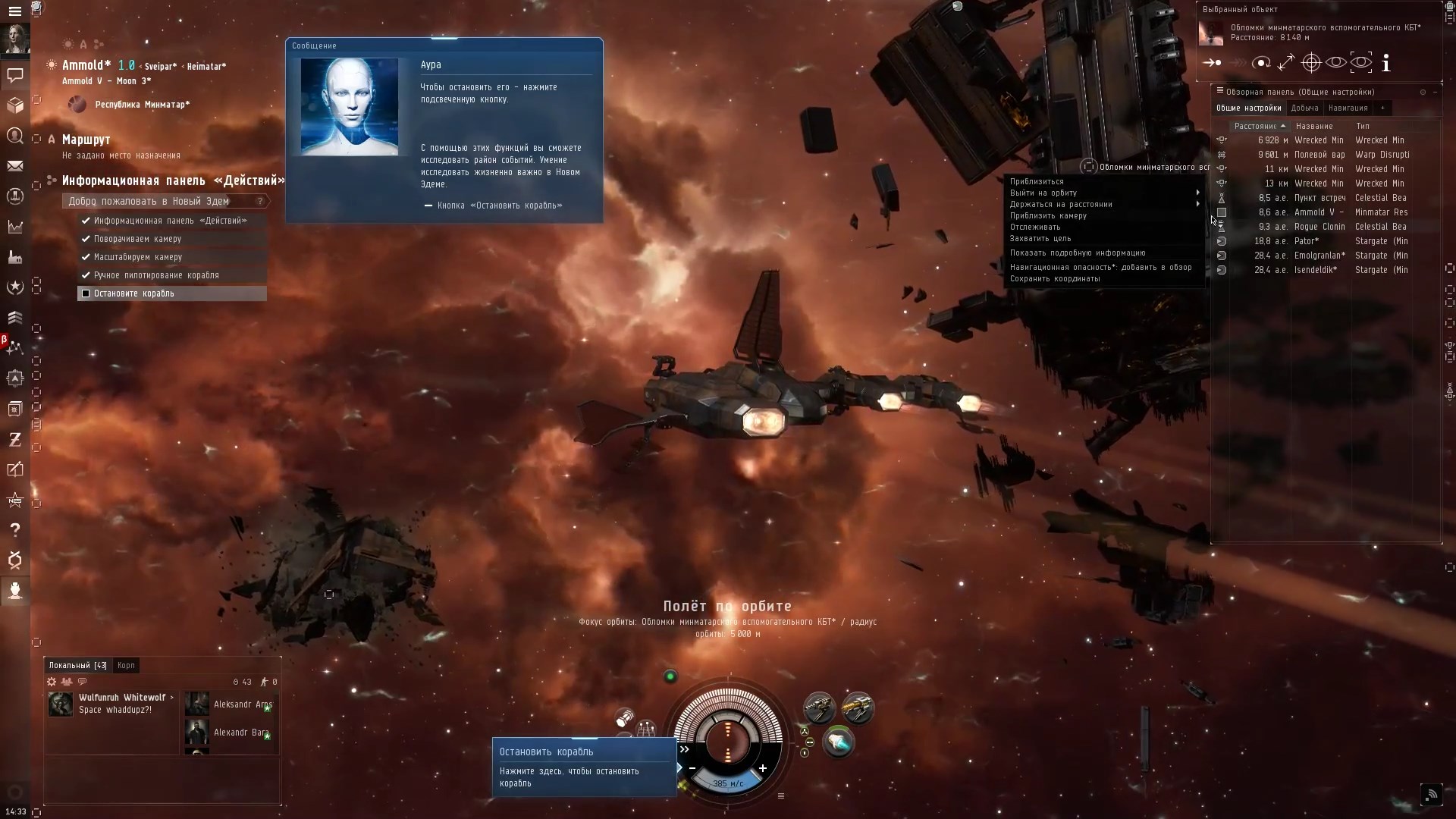Switch to the "Корп" chat tab

pos(126,665)
